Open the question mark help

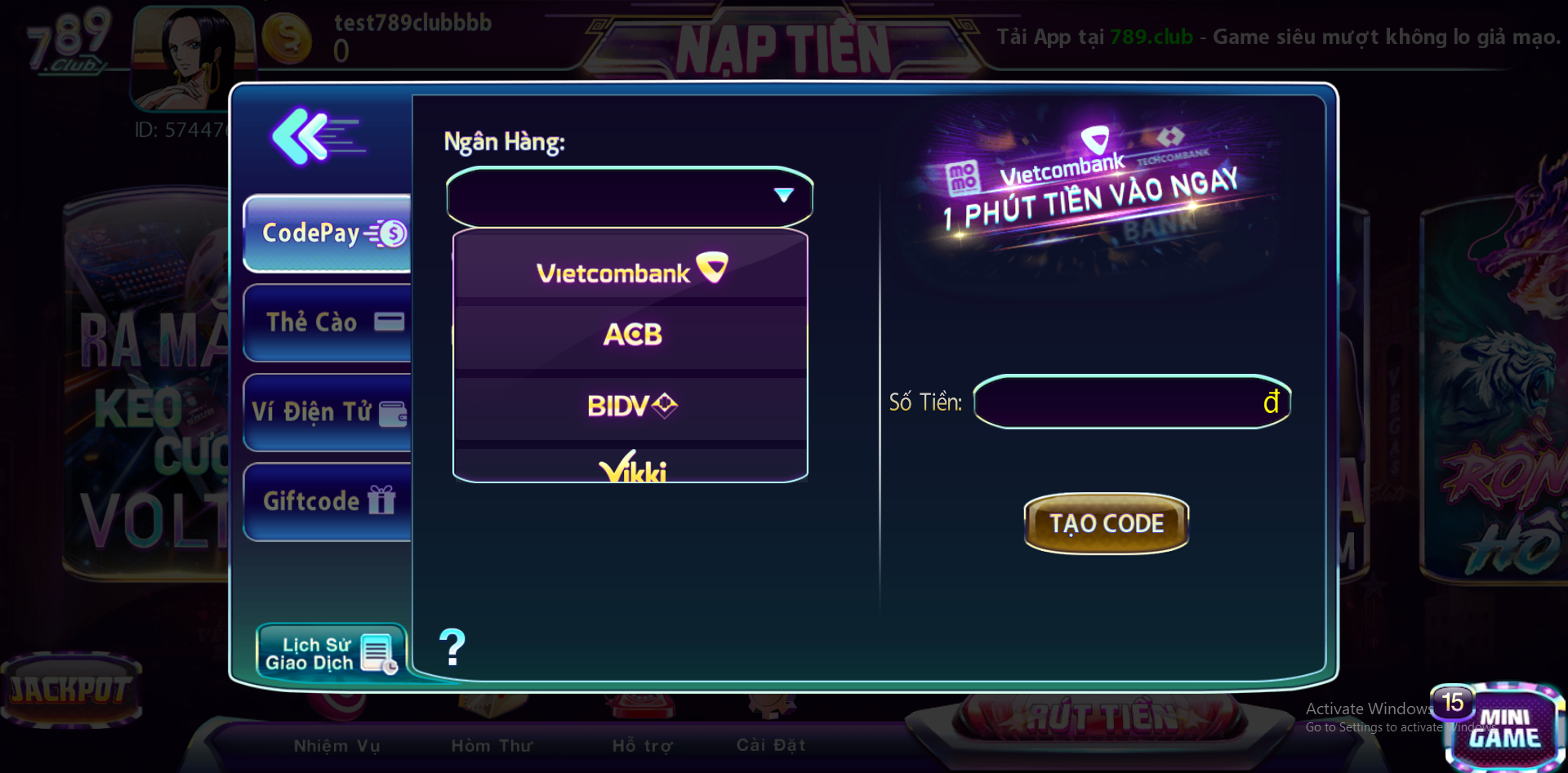point(452,647)
